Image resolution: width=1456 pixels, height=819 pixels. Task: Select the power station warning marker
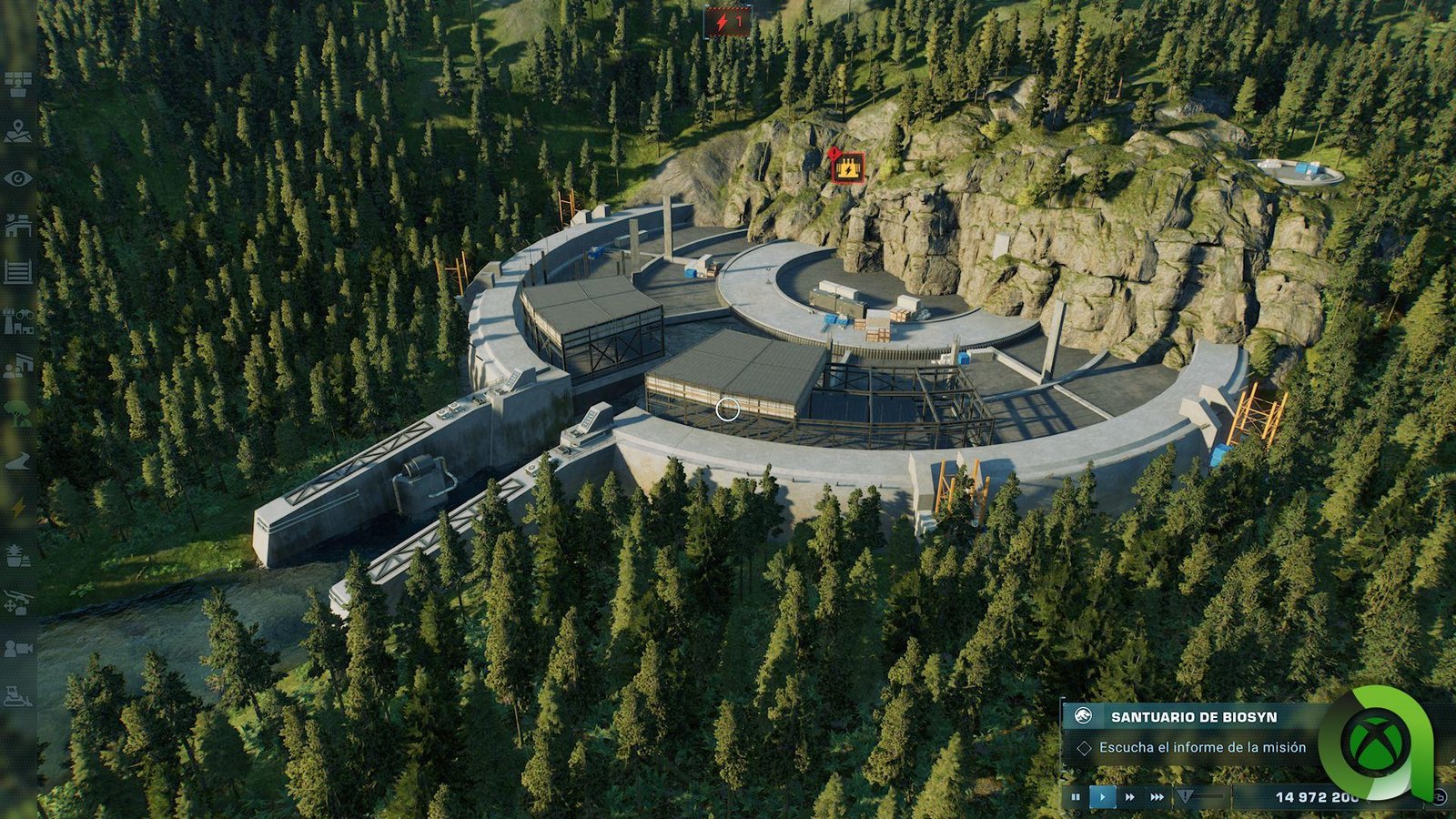(848, 167)
